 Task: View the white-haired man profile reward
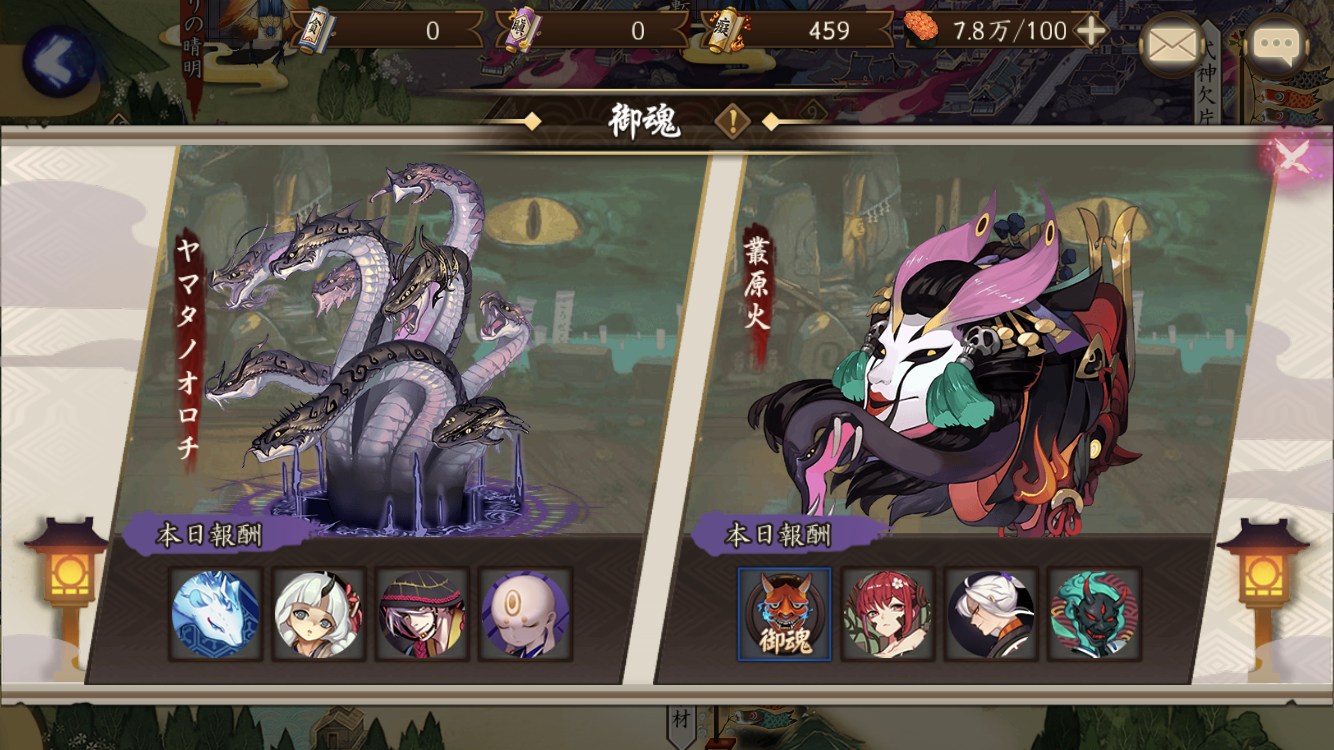pyautogui.click(x=991, y=614)
